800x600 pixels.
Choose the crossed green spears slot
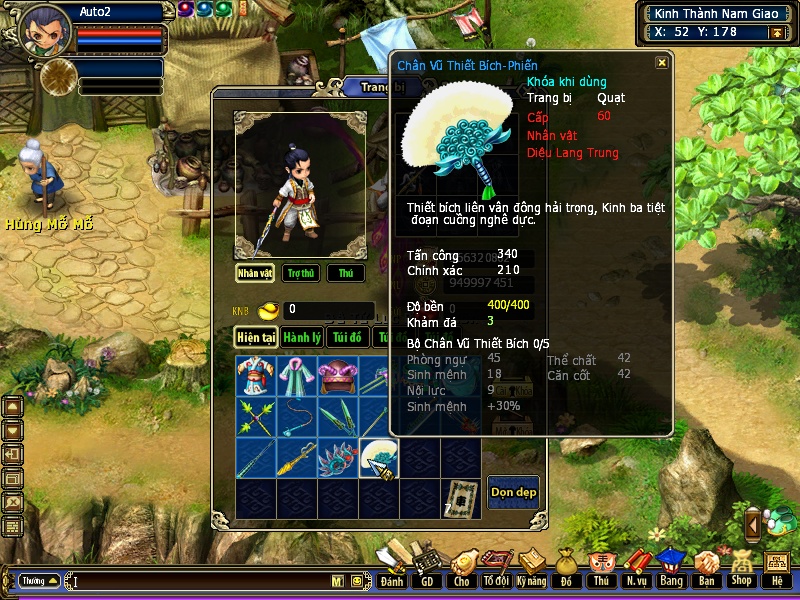[255, 417]
